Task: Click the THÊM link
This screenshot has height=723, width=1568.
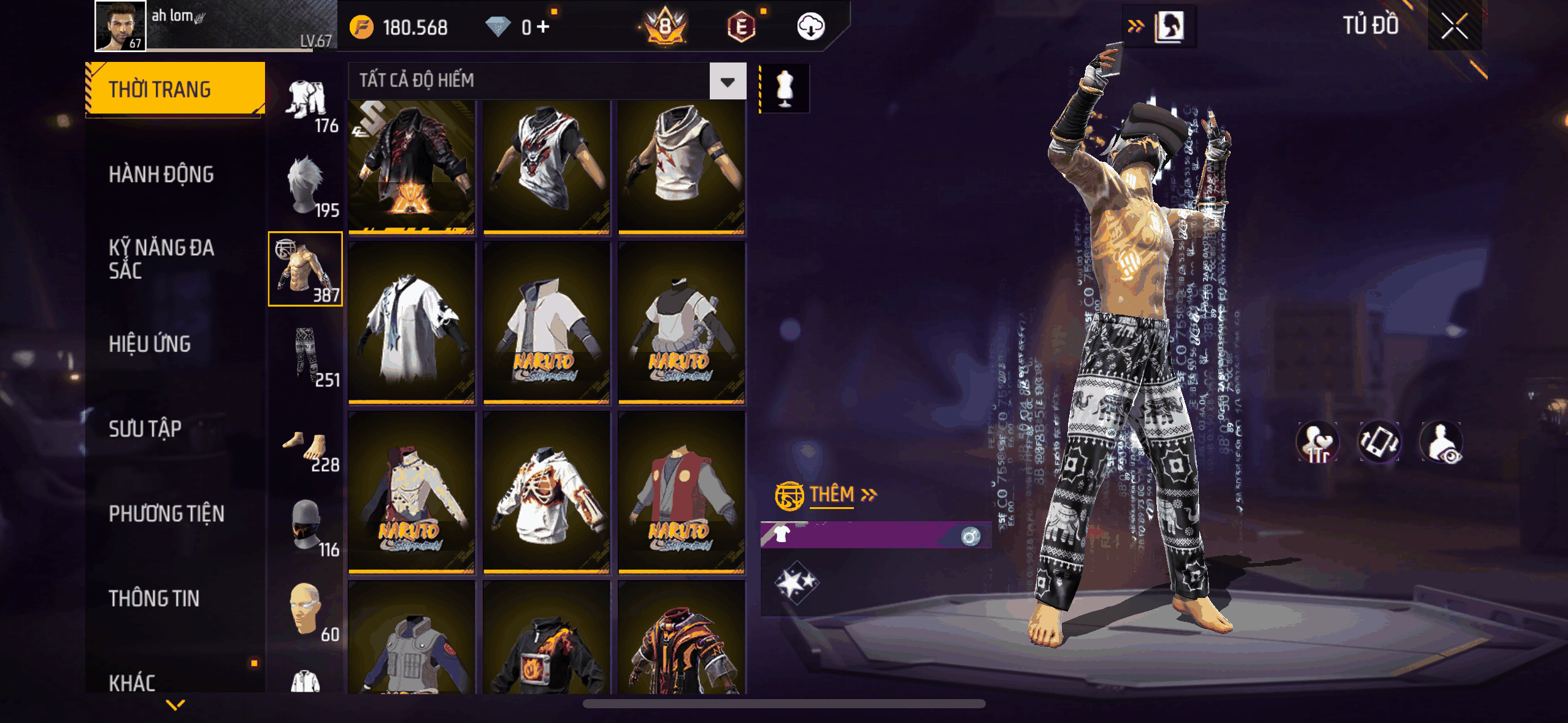Action: click(x=832, y=495)
